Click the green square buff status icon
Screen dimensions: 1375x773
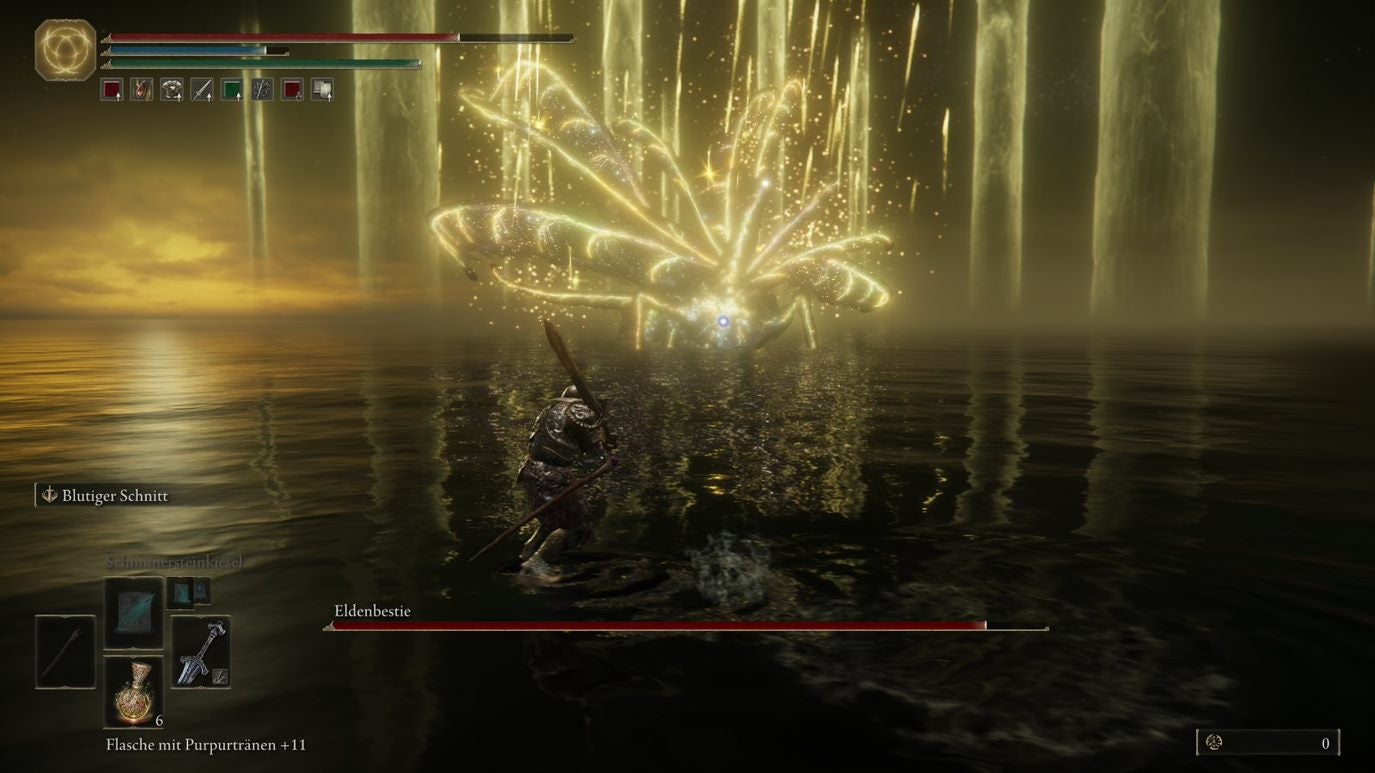coord(232,90)
